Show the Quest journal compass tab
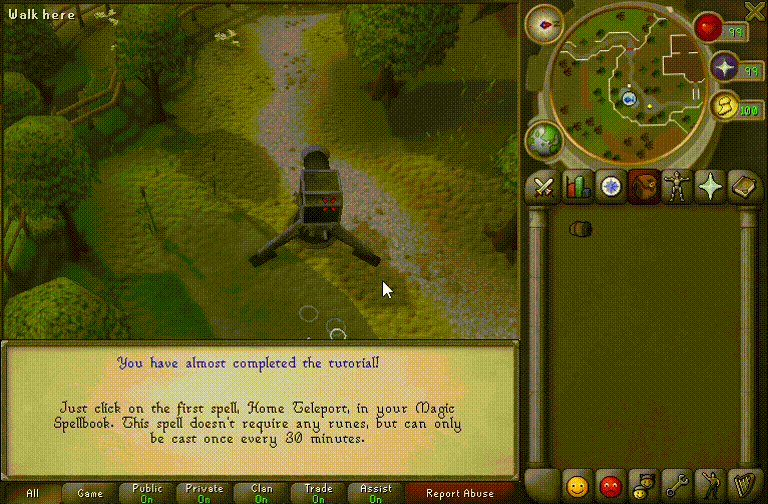The image size is (768, 504). point(610,186)
